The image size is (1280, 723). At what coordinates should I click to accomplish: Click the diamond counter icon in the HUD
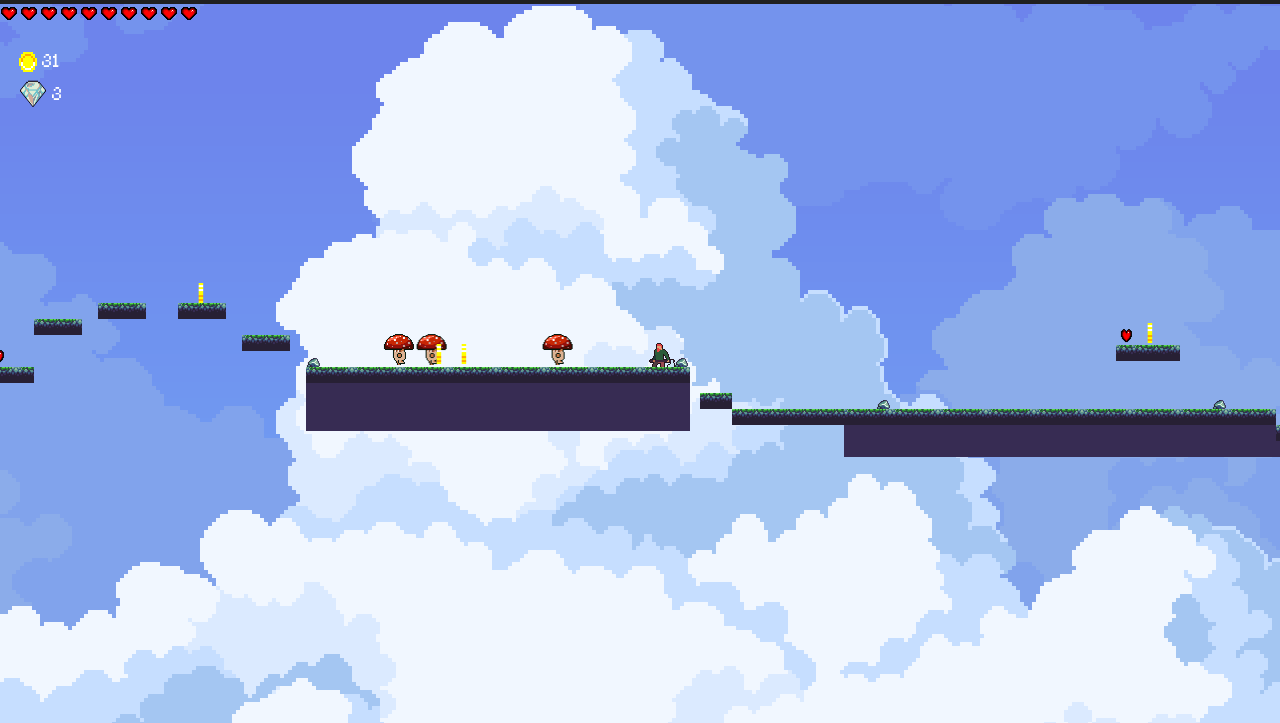(32, 93)
